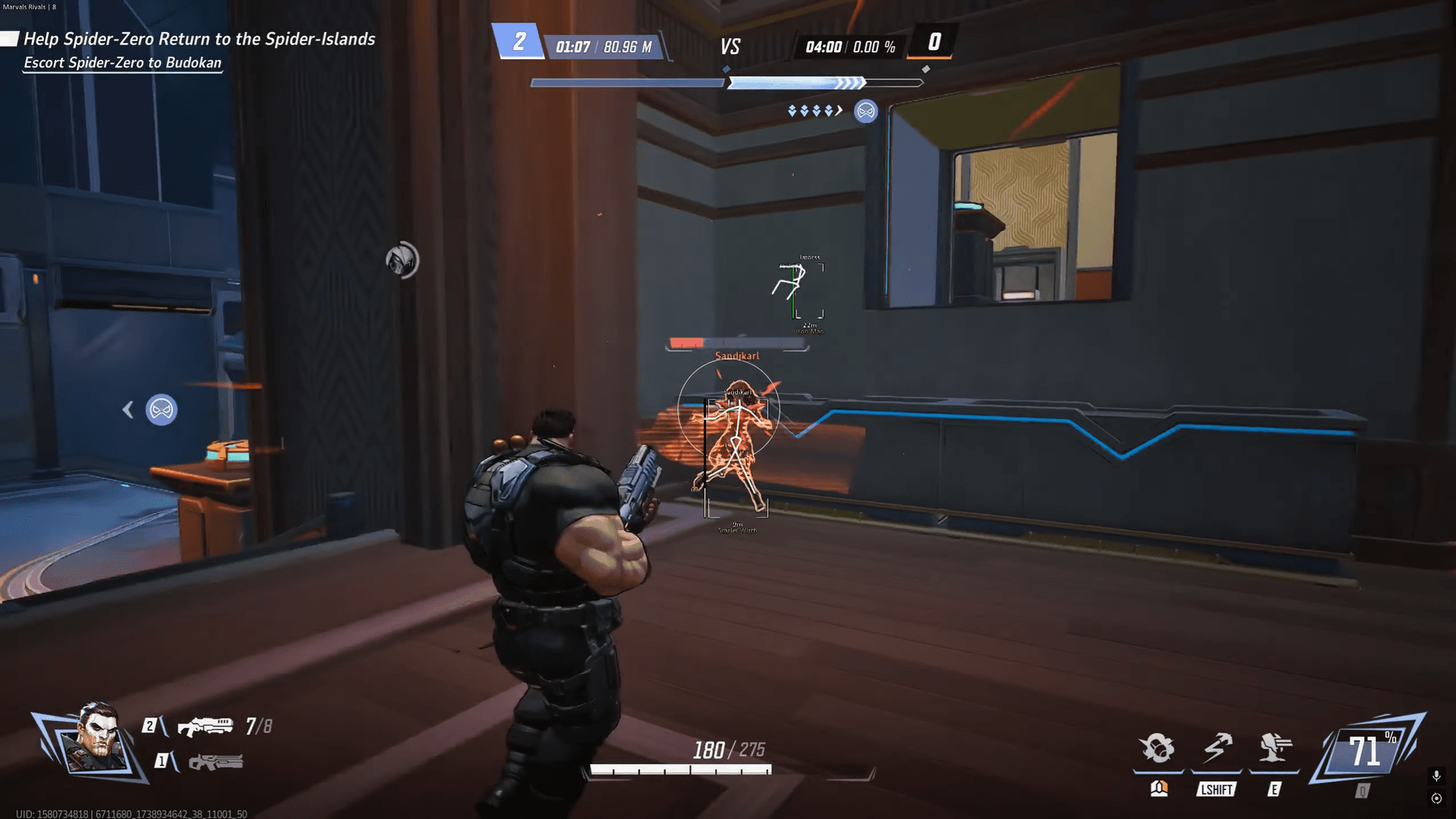Select the equipped shotgun weapon icon
The height and width of the screenshot is (819, 1456).
[205, 726]
